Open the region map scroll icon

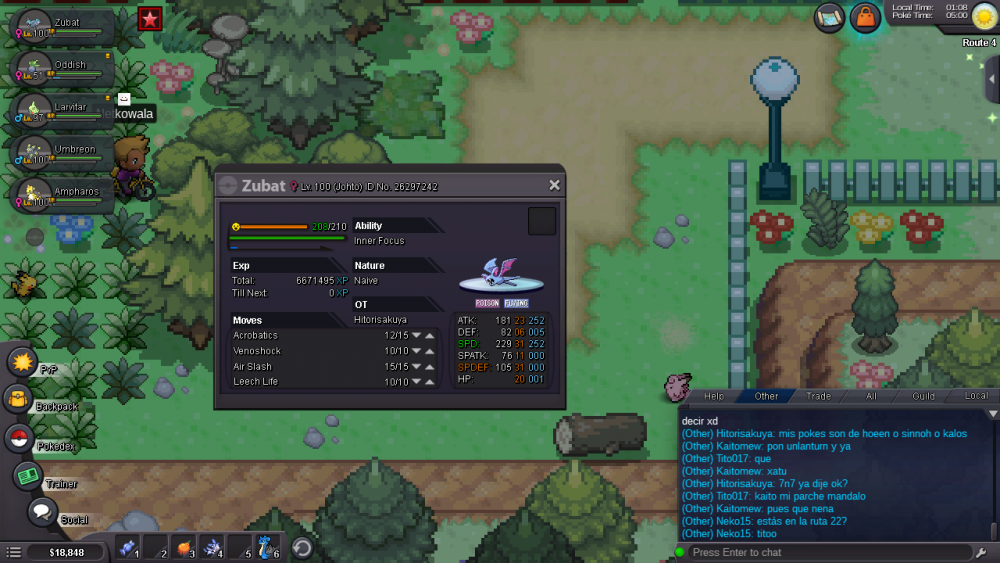click(829, 17)
